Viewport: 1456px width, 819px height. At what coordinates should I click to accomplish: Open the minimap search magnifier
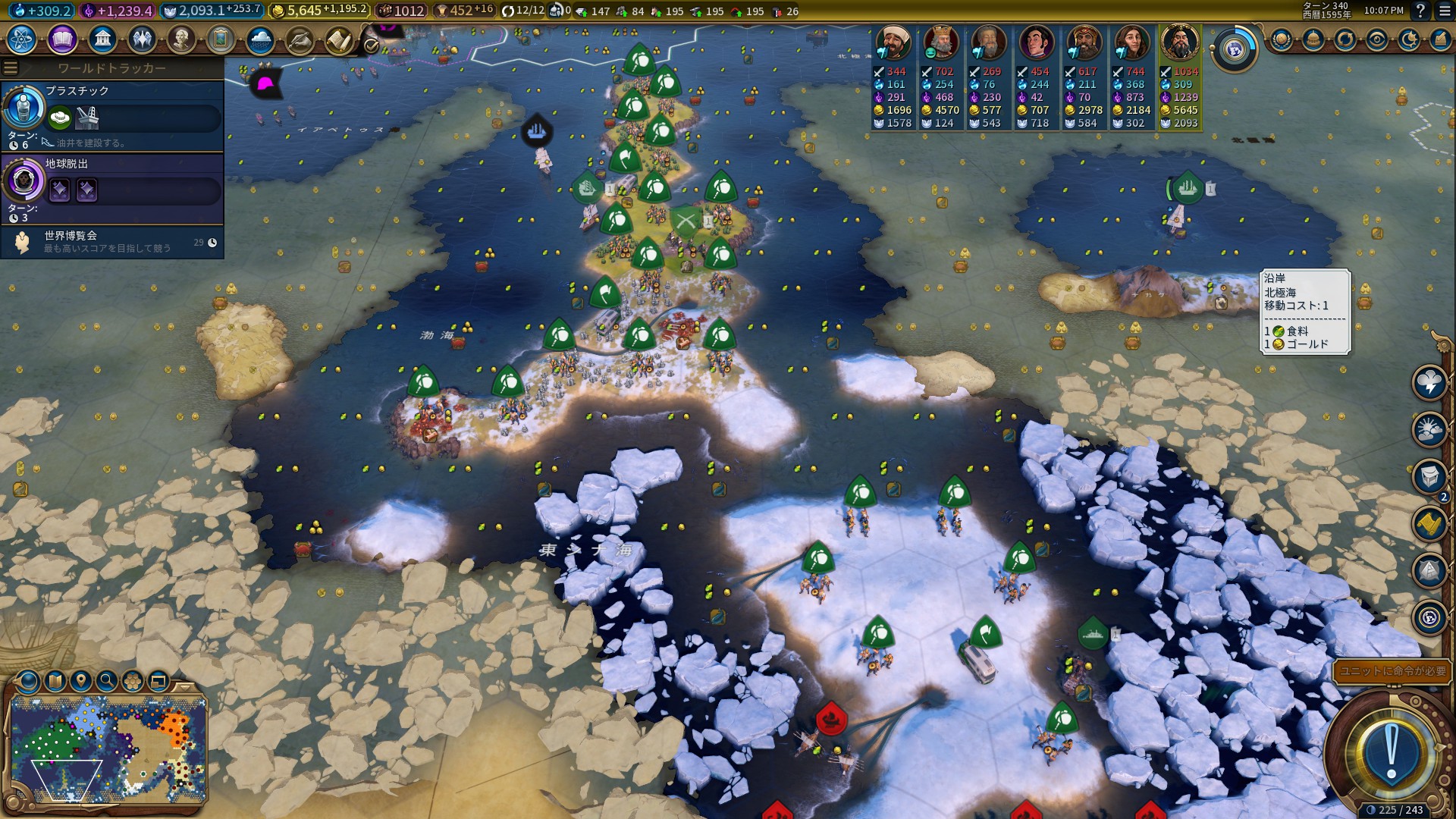coord(107,680)
